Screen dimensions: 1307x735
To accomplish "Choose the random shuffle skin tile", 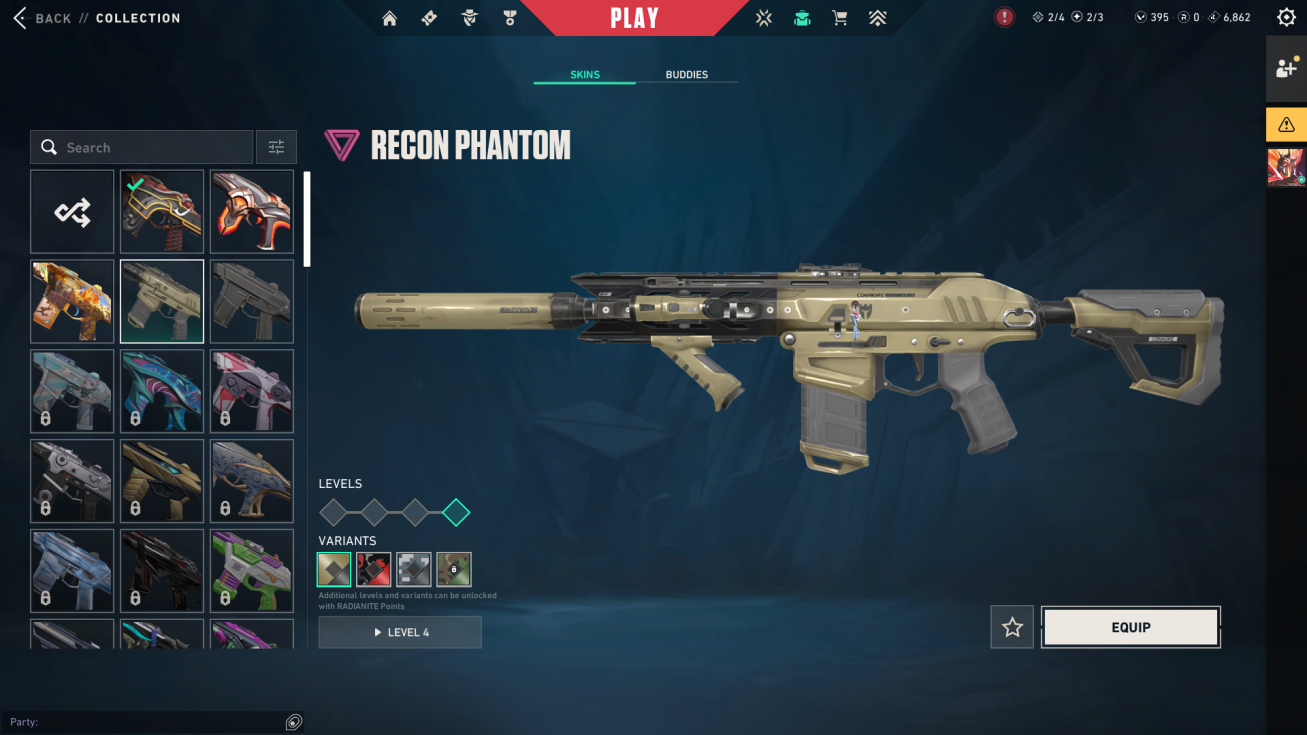I will click(72, 212).
